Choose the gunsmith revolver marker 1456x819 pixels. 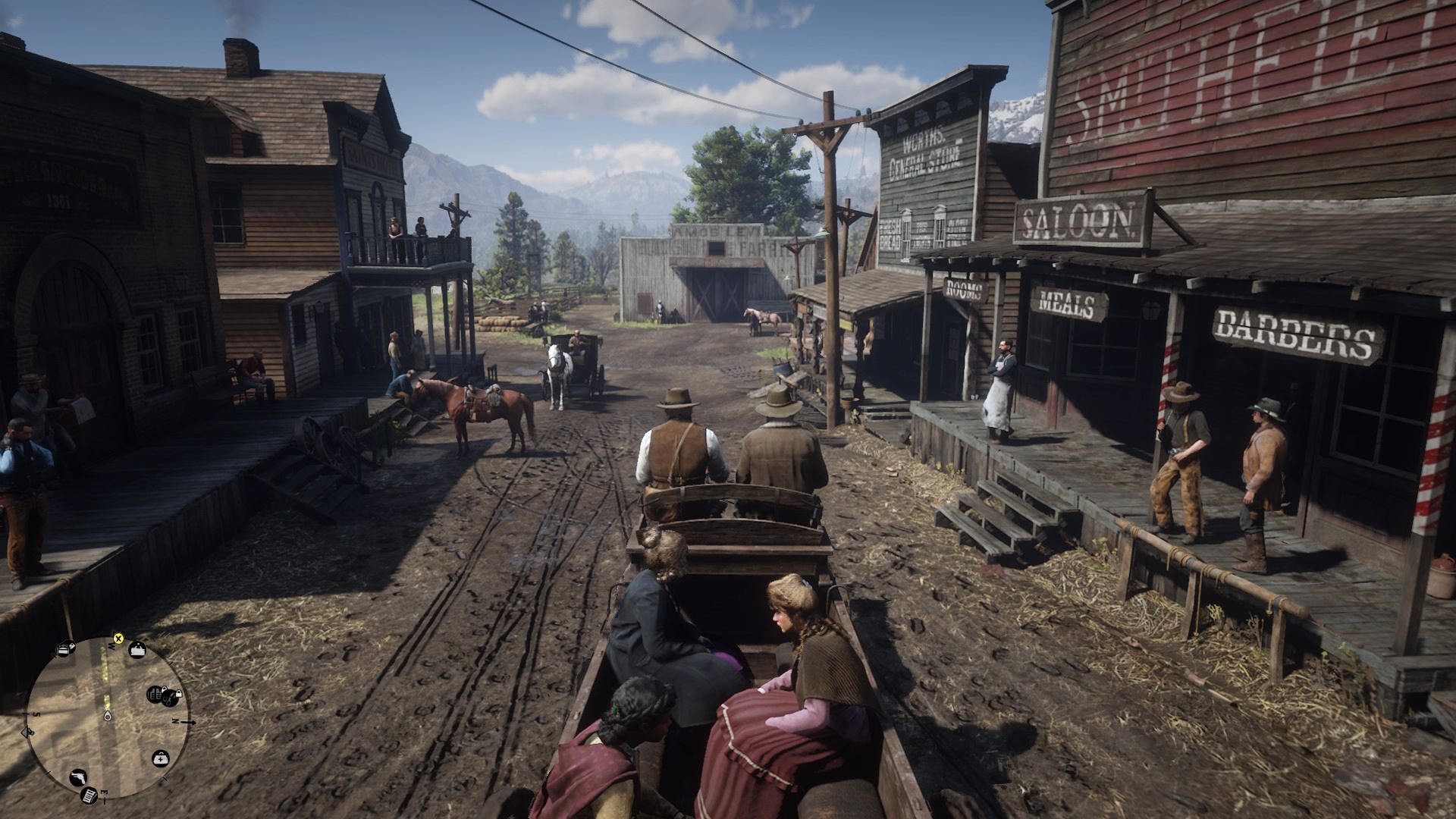pyautogui.click(x=78, y=777)
